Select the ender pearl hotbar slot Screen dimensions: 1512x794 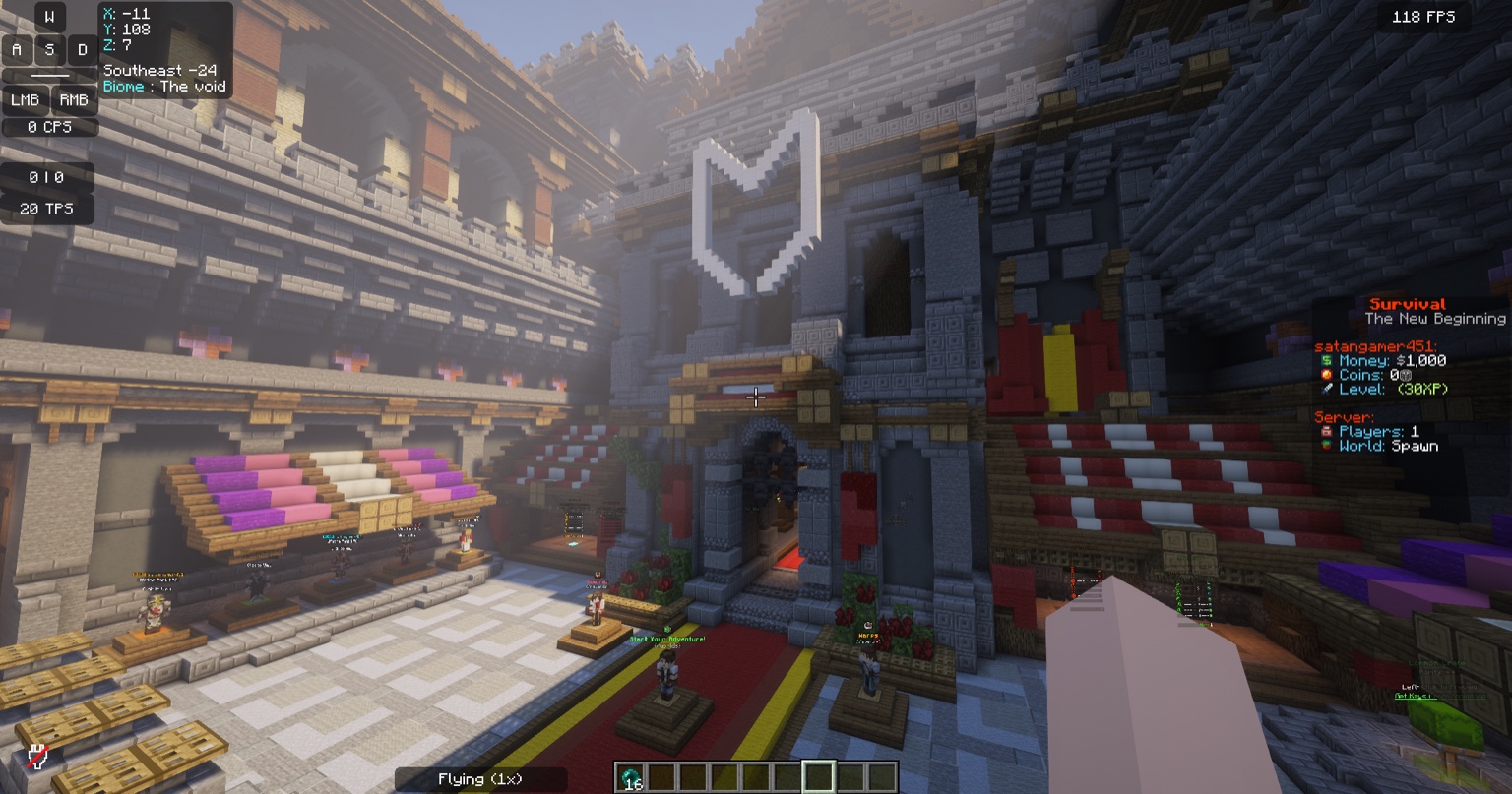pyautogui.click(x=631, y=777)
